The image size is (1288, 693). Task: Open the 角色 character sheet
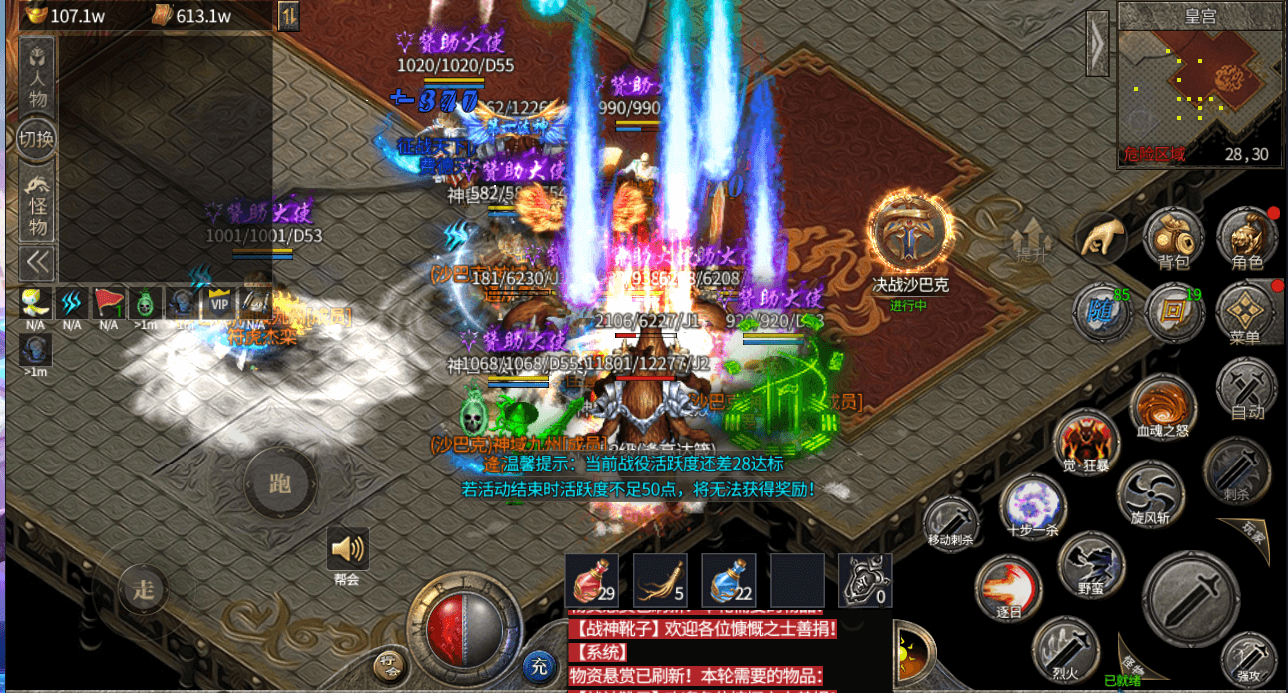pos(1246,238)
